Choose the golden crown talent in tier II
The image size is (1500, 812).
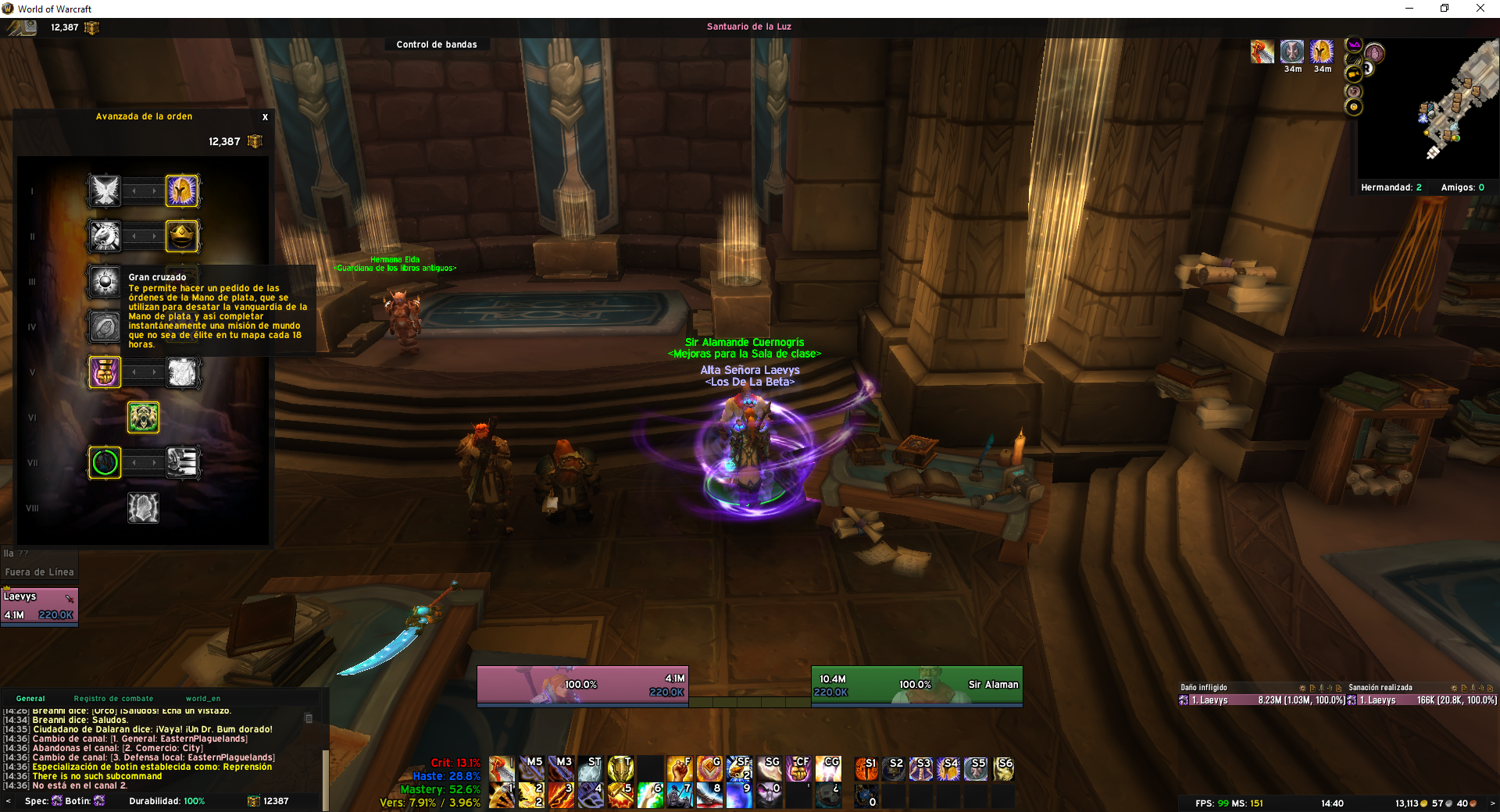[x=182, y=236]
